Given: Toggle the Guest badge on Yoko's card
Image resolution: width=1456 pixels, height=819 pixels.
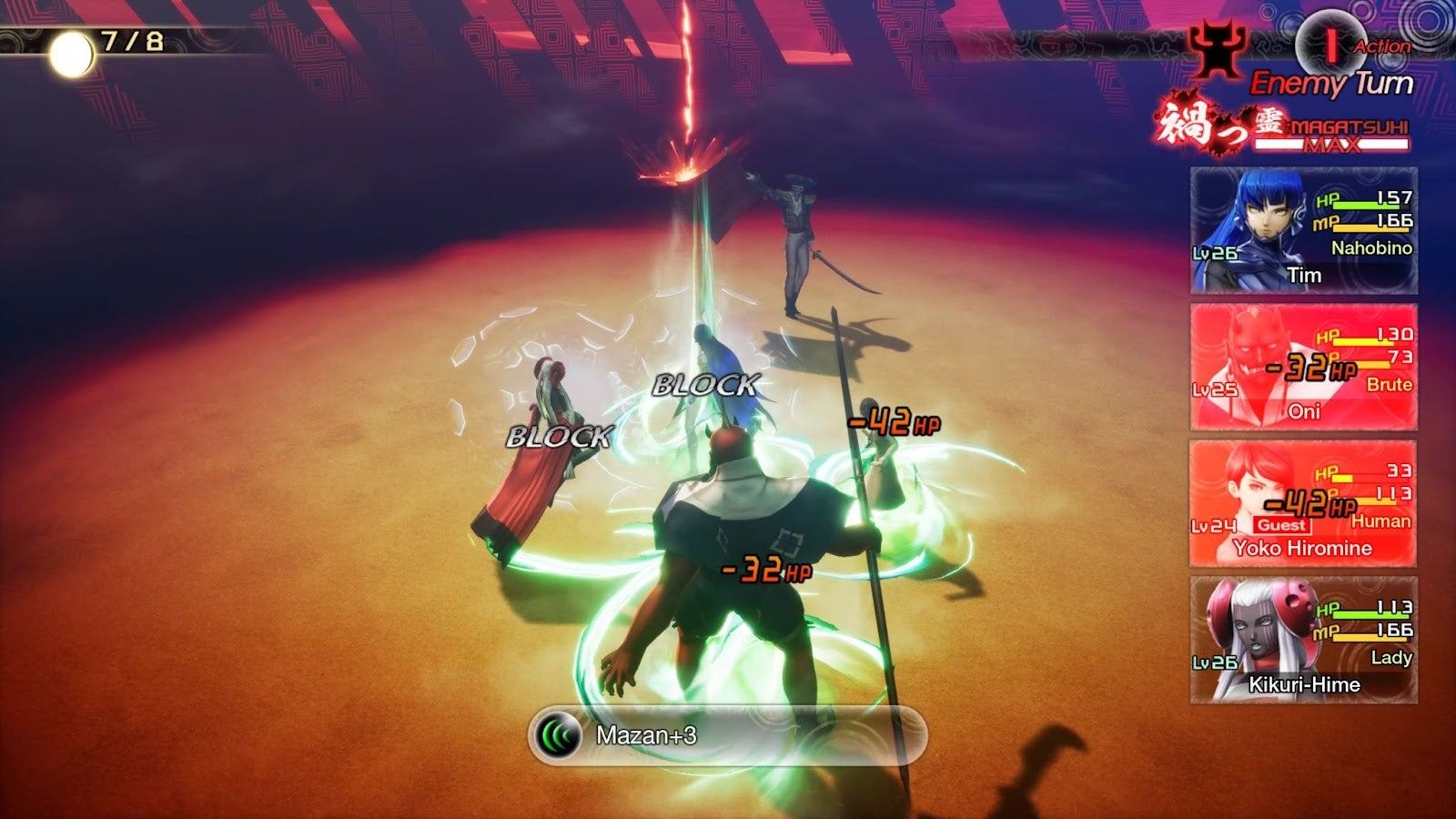Looking at the screenshot, I should coord(1281,525).
